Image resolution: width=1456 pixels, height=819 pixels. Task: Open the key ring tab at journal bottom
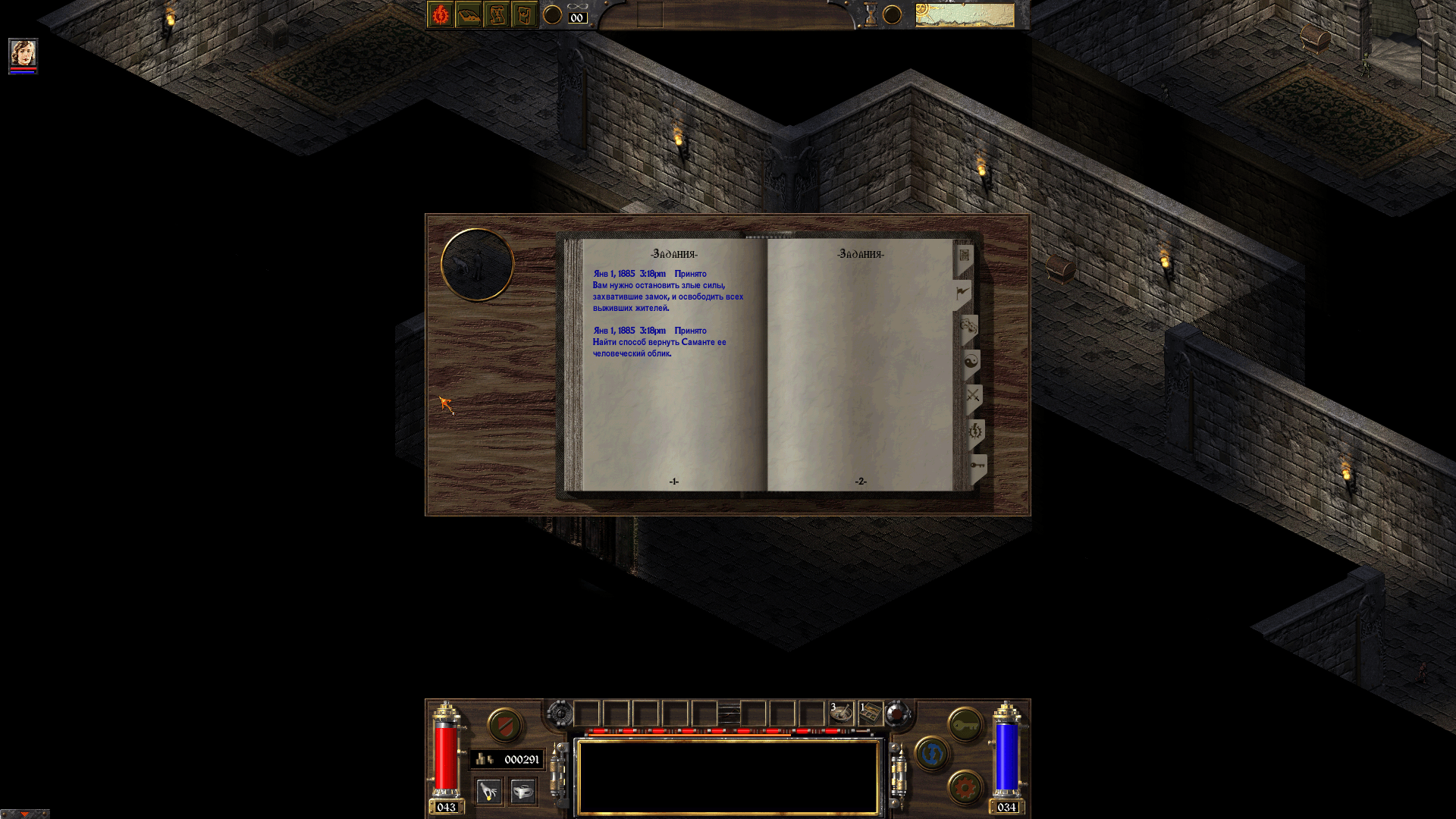point(977,466)
